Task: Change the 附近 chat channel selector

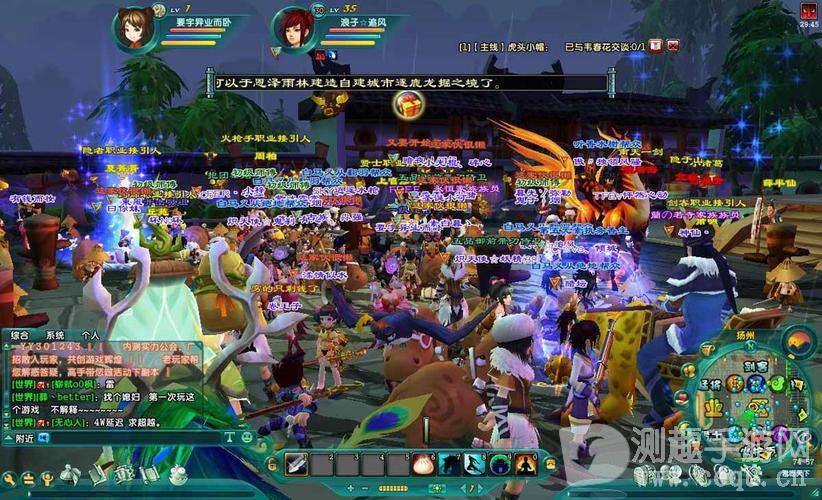Action: click(x=25, y=438)
